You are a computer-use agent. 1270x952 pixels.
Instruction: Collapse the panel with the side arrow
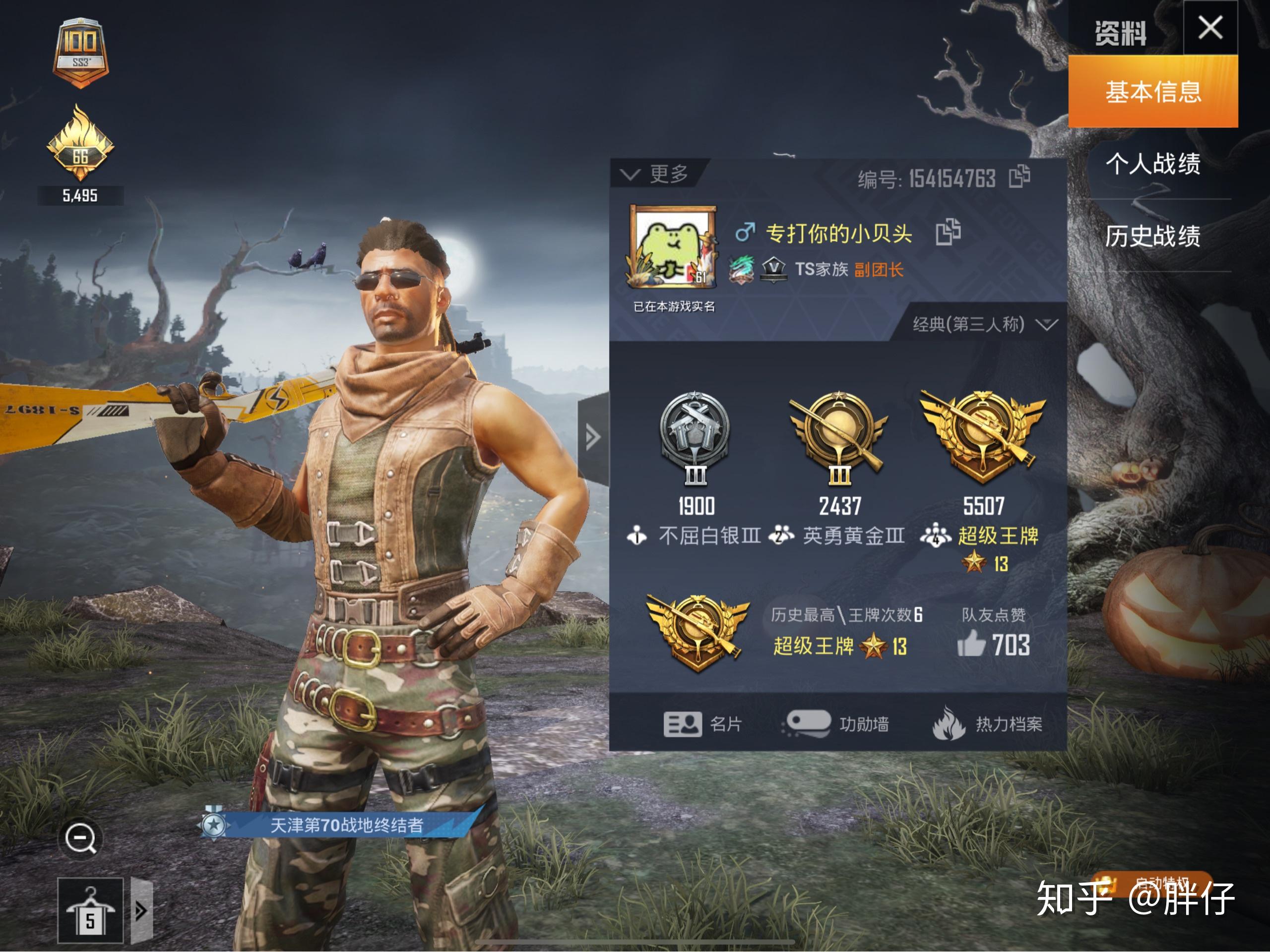coord(593,437)
